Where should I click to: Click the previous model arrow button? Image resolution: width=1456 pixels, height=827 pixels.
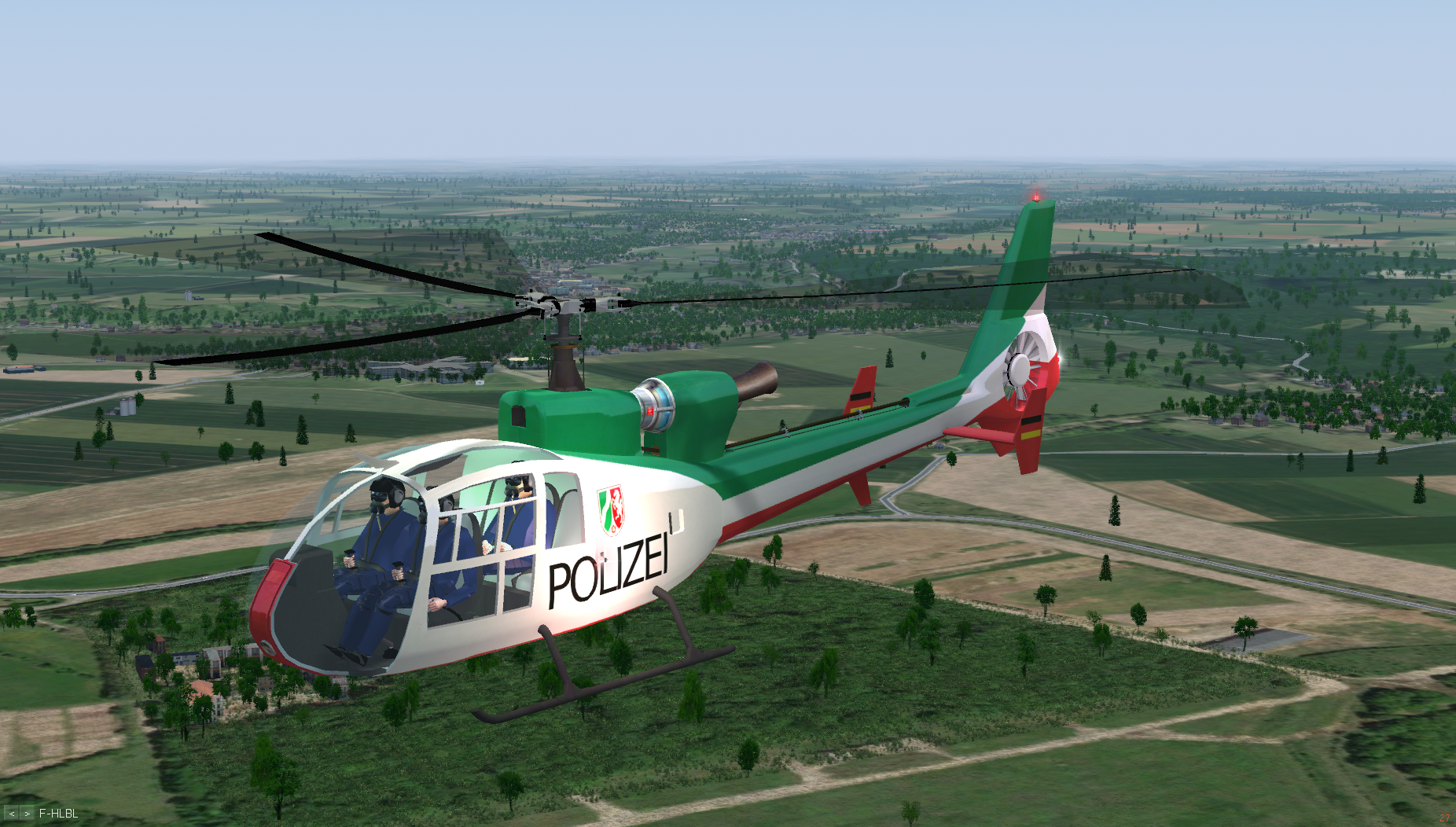[12, 814]
